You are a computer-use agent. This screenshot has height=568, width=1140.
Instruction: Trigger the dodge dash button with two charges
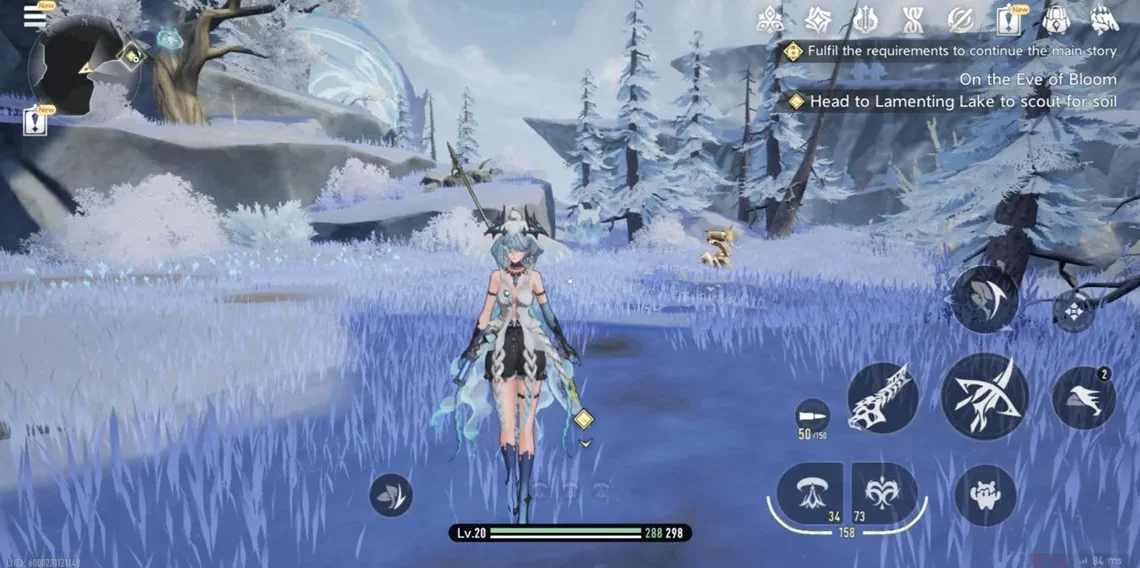(1084, 398)
